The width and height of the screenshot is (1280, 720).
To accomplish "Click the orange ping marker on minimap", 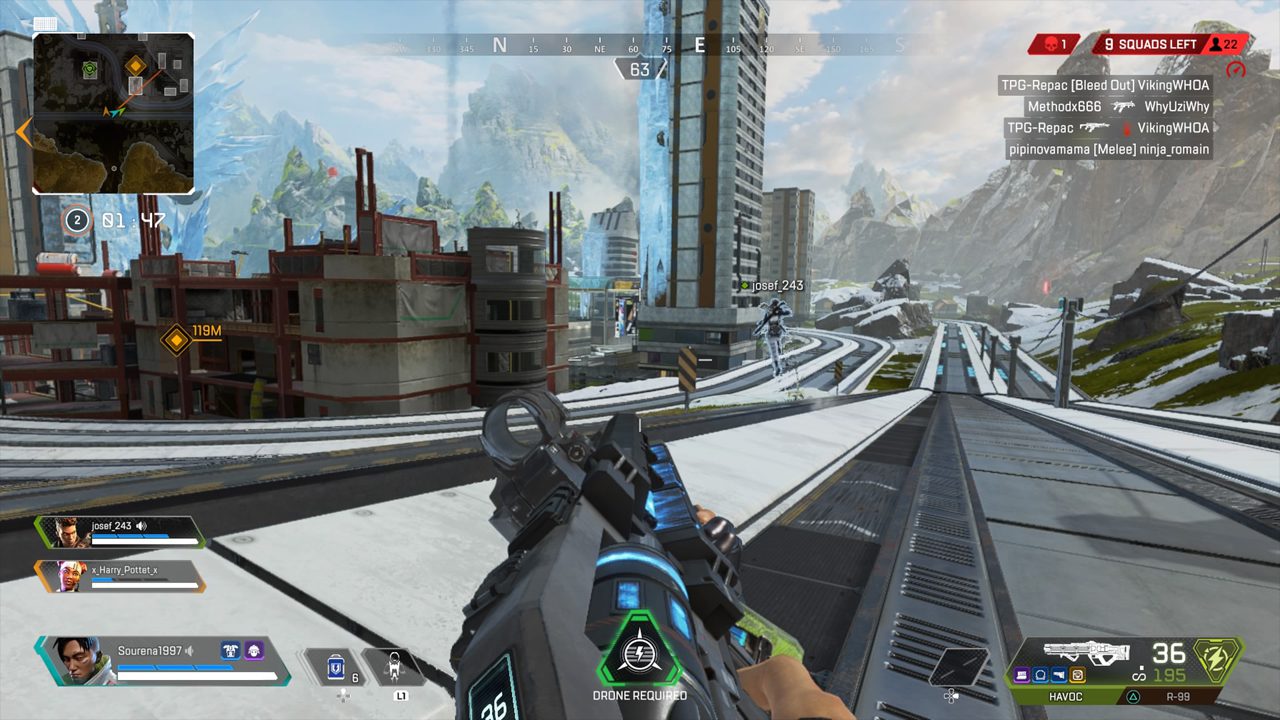I will [136, 66].
